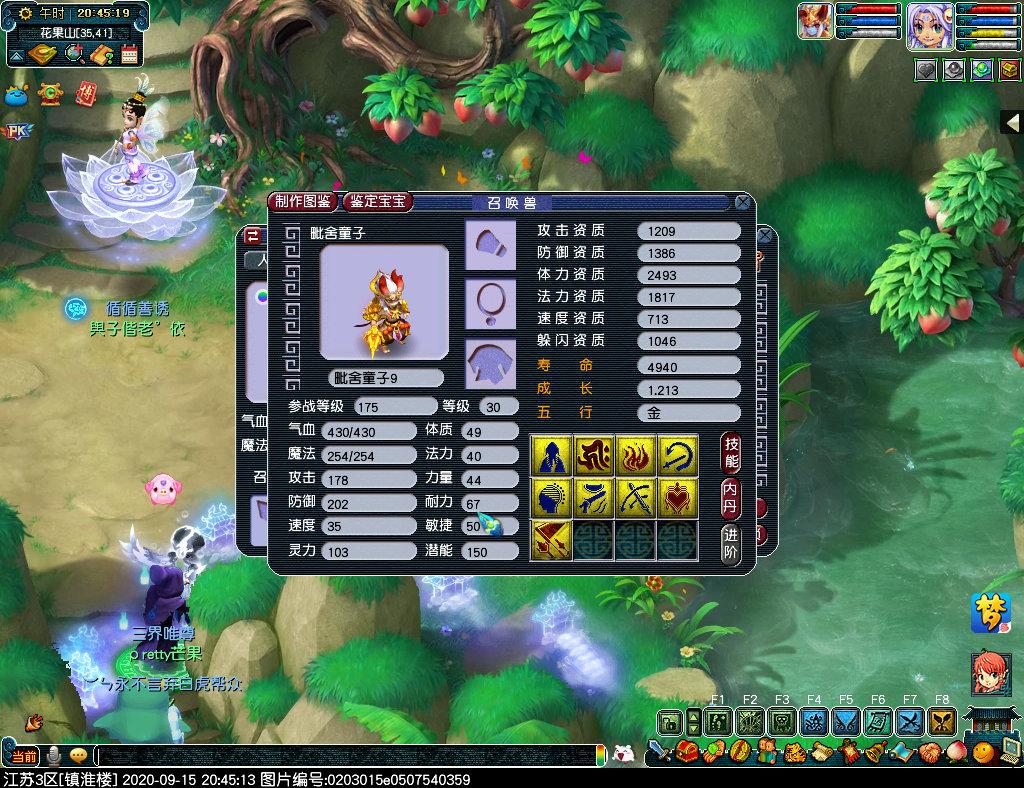Select the flame skill icon
Viewport: 1024px width, 788px height.
tap(635, 455)
